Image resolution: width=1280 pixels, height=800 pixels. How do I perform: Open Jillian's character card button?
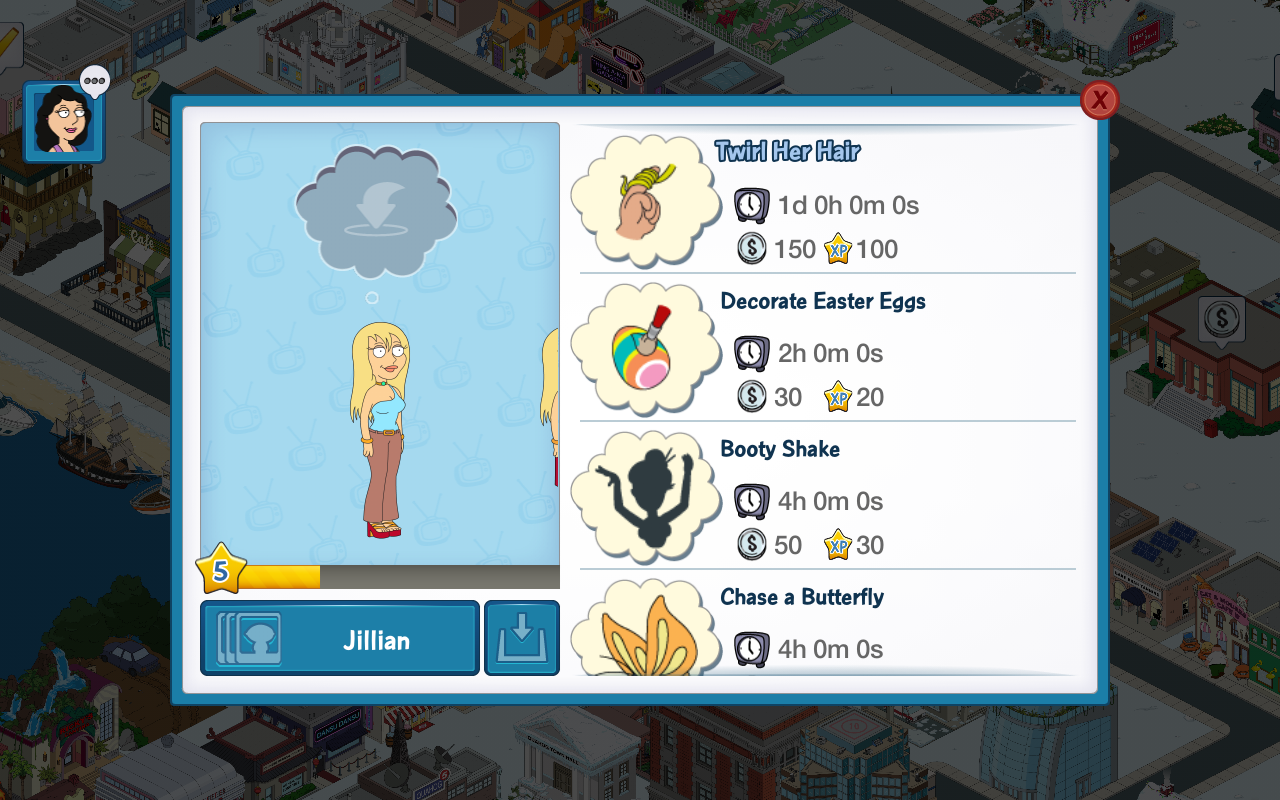pyautogui.click(x=340, y=639)
